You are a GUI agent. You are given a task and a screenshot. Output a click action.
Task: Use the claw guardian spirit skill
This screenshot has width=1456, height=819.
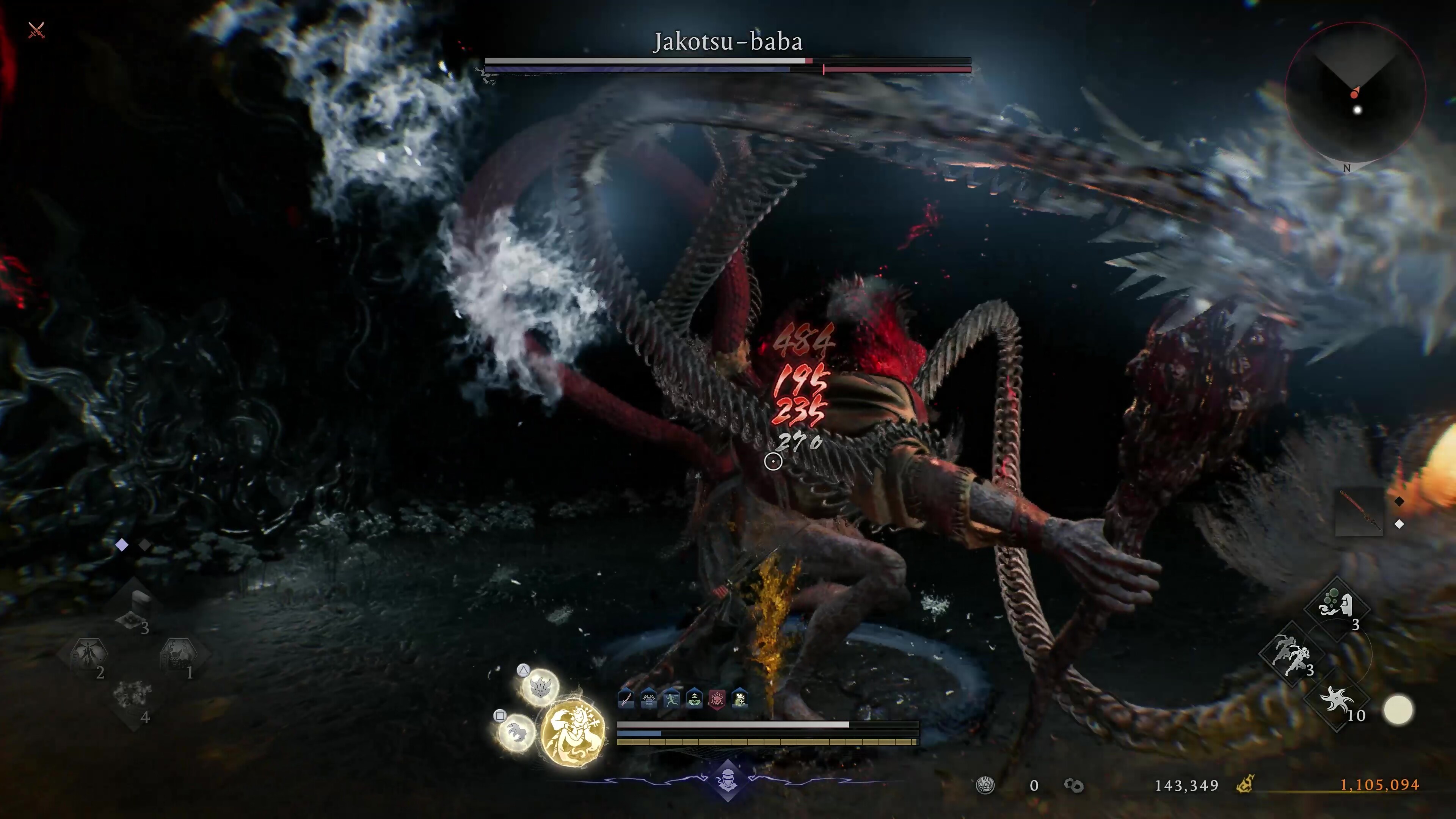[x=516, y=732]
